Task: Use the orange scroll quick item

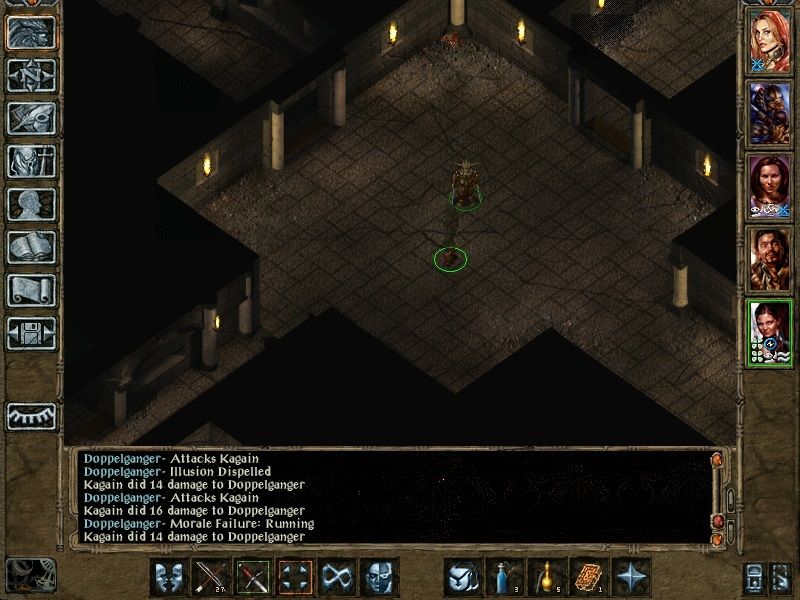Action: [587, 578]
